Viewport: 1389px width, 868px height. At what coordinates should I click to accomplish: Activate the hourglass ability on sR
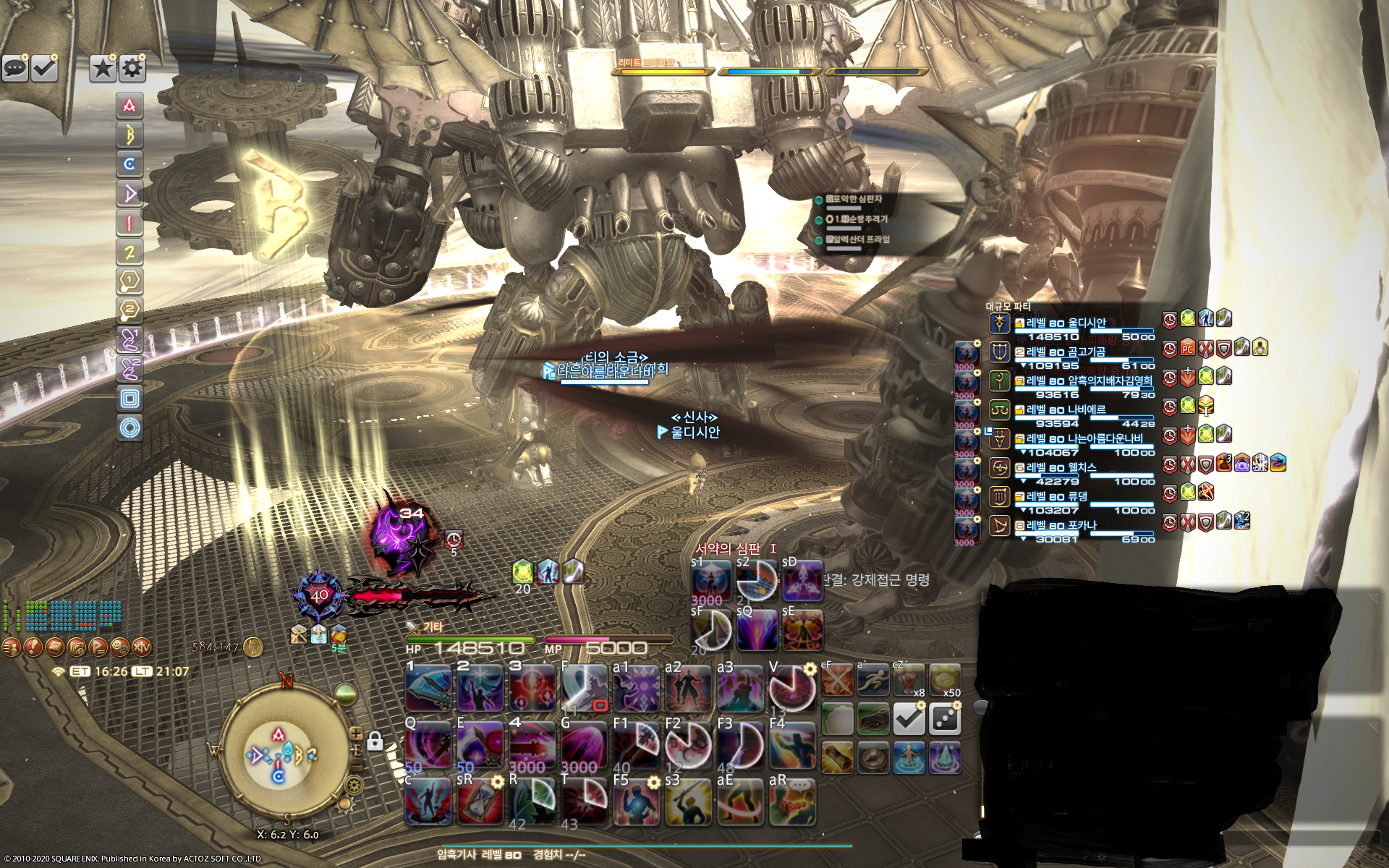[480, 801]
